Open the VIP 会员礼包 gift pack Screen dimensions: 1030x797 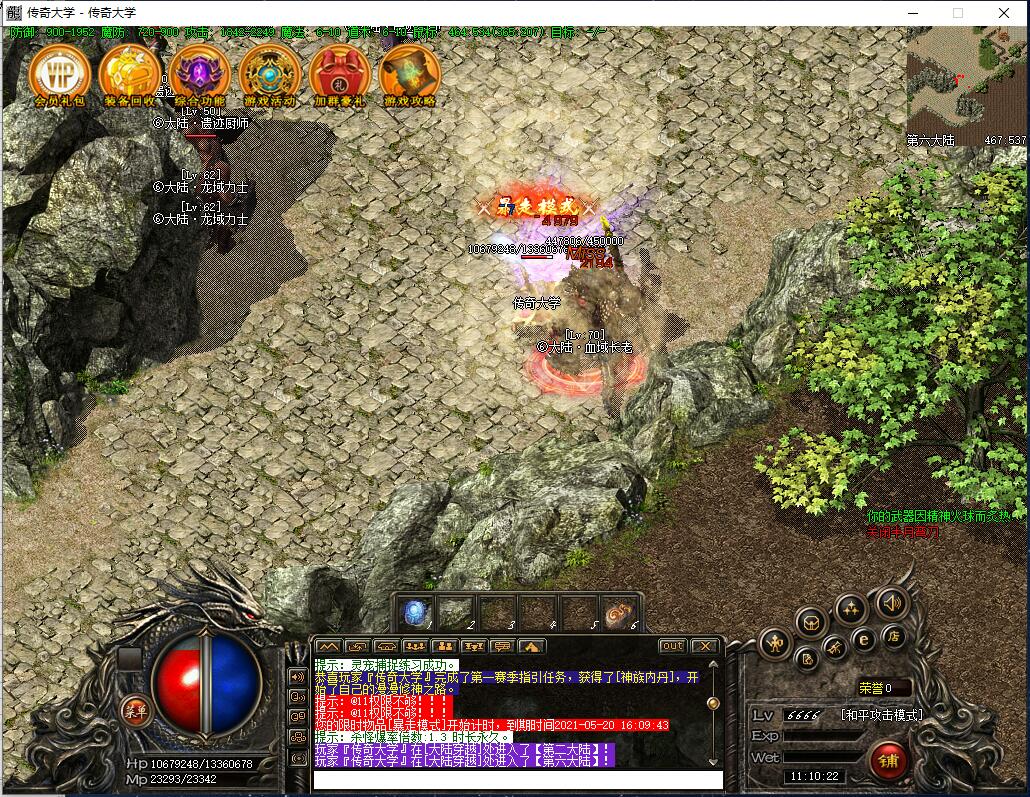[60, 72]
